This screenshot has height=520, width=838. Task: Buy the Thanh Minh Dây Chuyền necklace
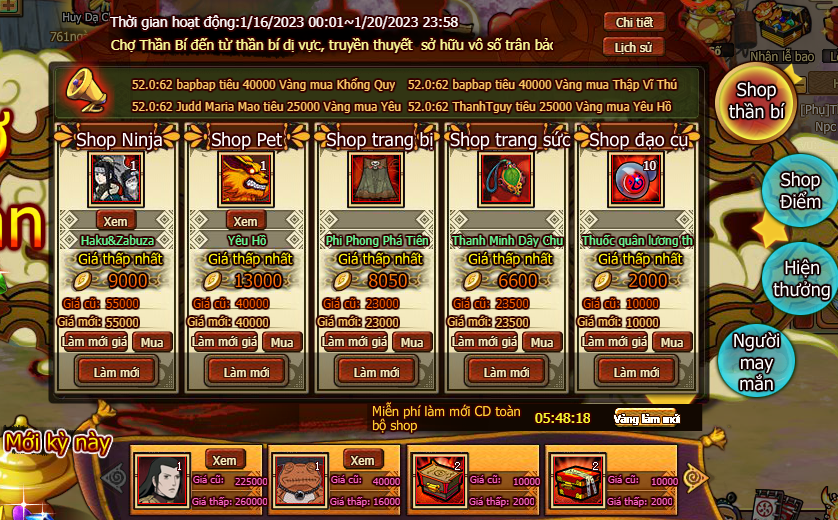(541, 342)
